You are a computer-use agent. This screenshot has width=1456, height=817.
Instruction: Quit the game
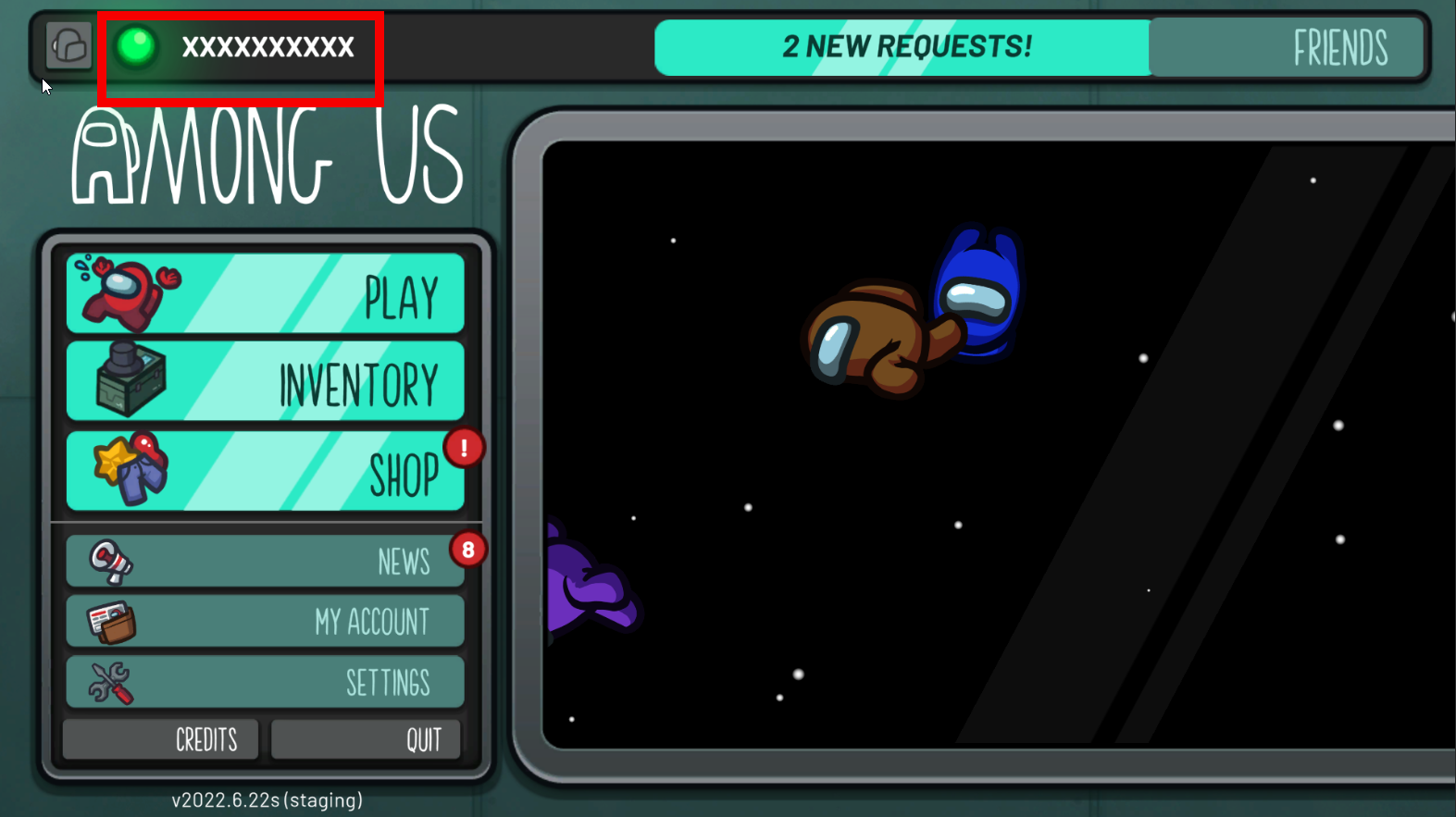pyautogui.click(x=366, y=739)
